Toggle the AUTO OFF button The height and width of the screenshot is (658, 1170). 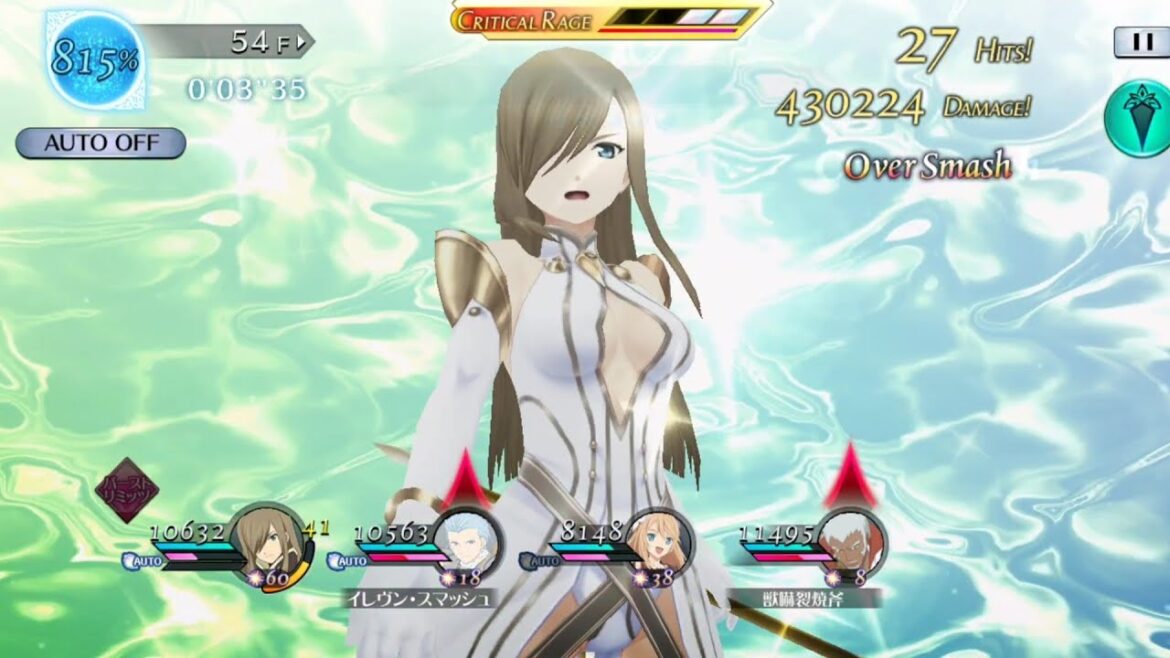tap(100, 143)
